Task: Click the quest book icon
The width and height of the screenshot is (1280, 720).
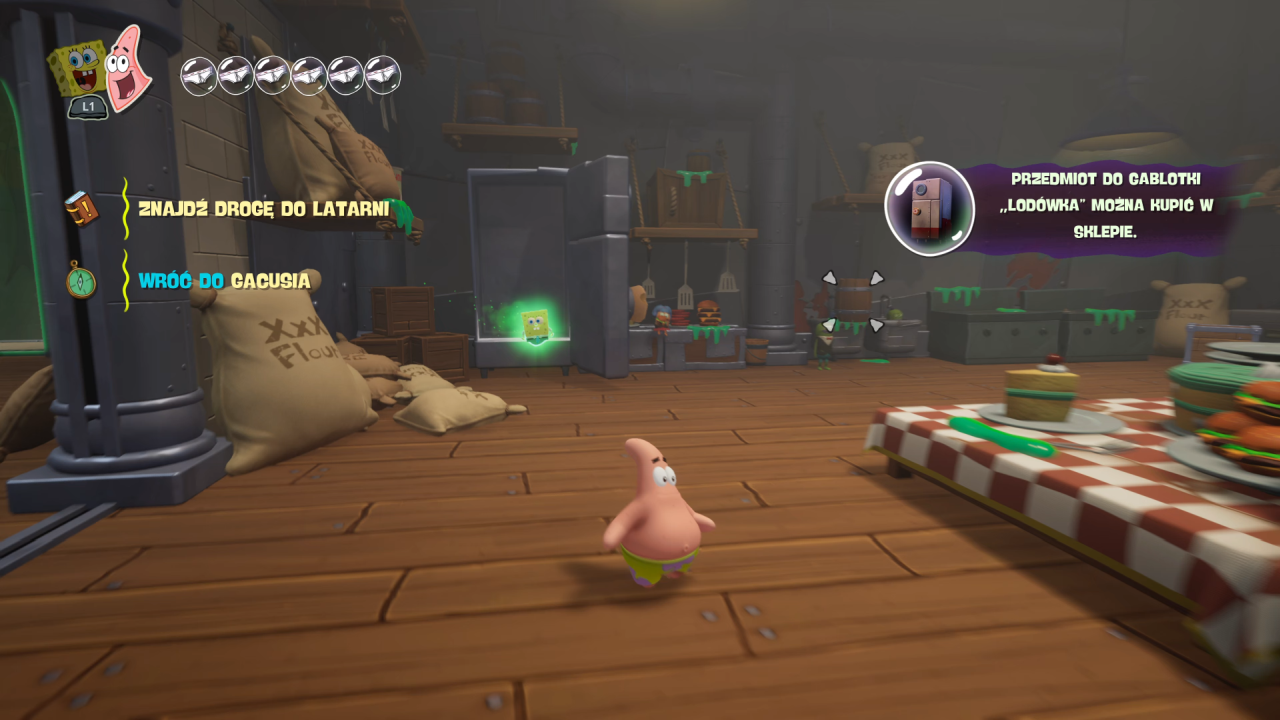Action: pos(81,209)
